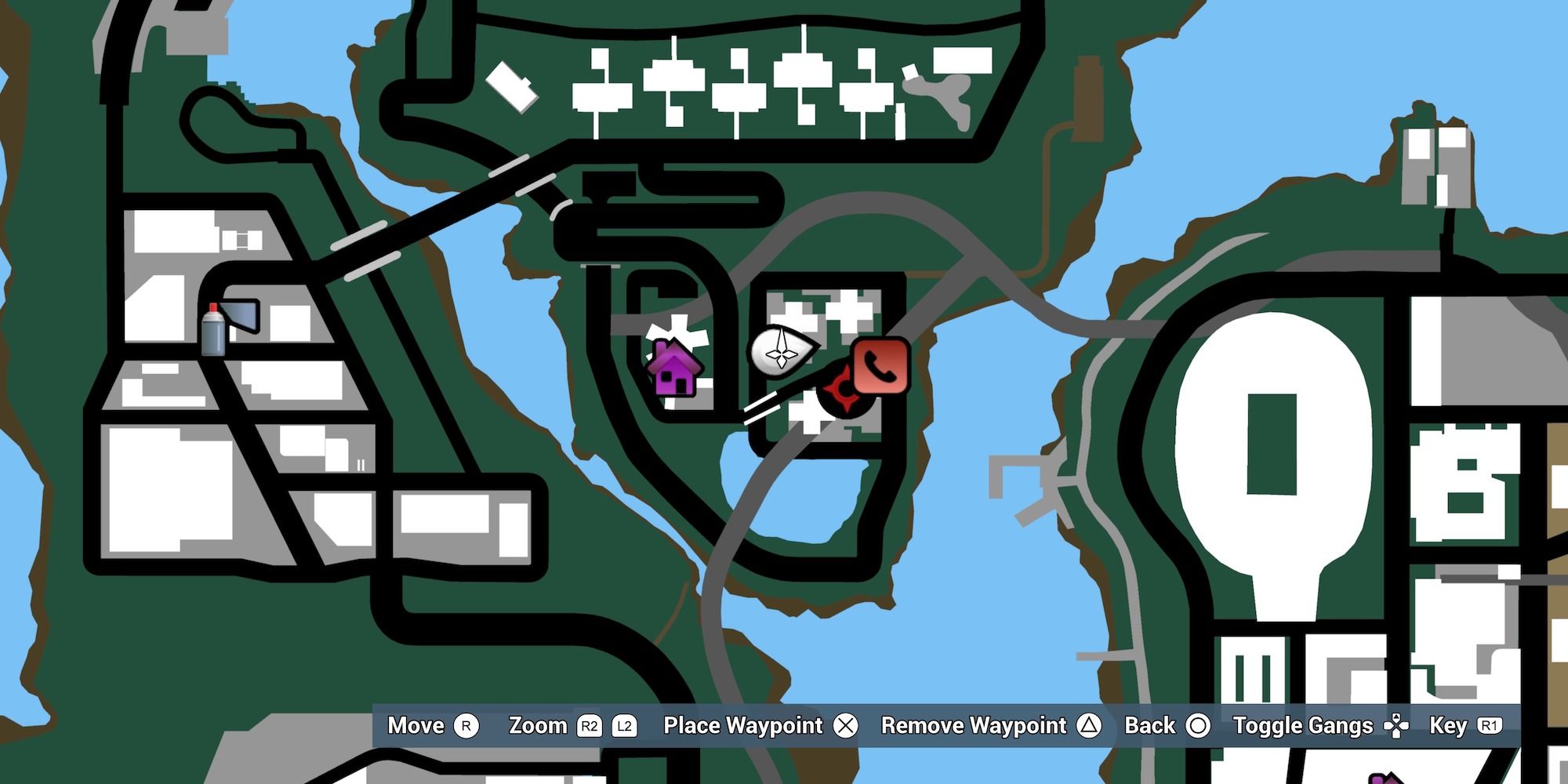Select the Place Waypoint option
Image resolution: width=1568 pixels, height=784 pixels.
741,726
